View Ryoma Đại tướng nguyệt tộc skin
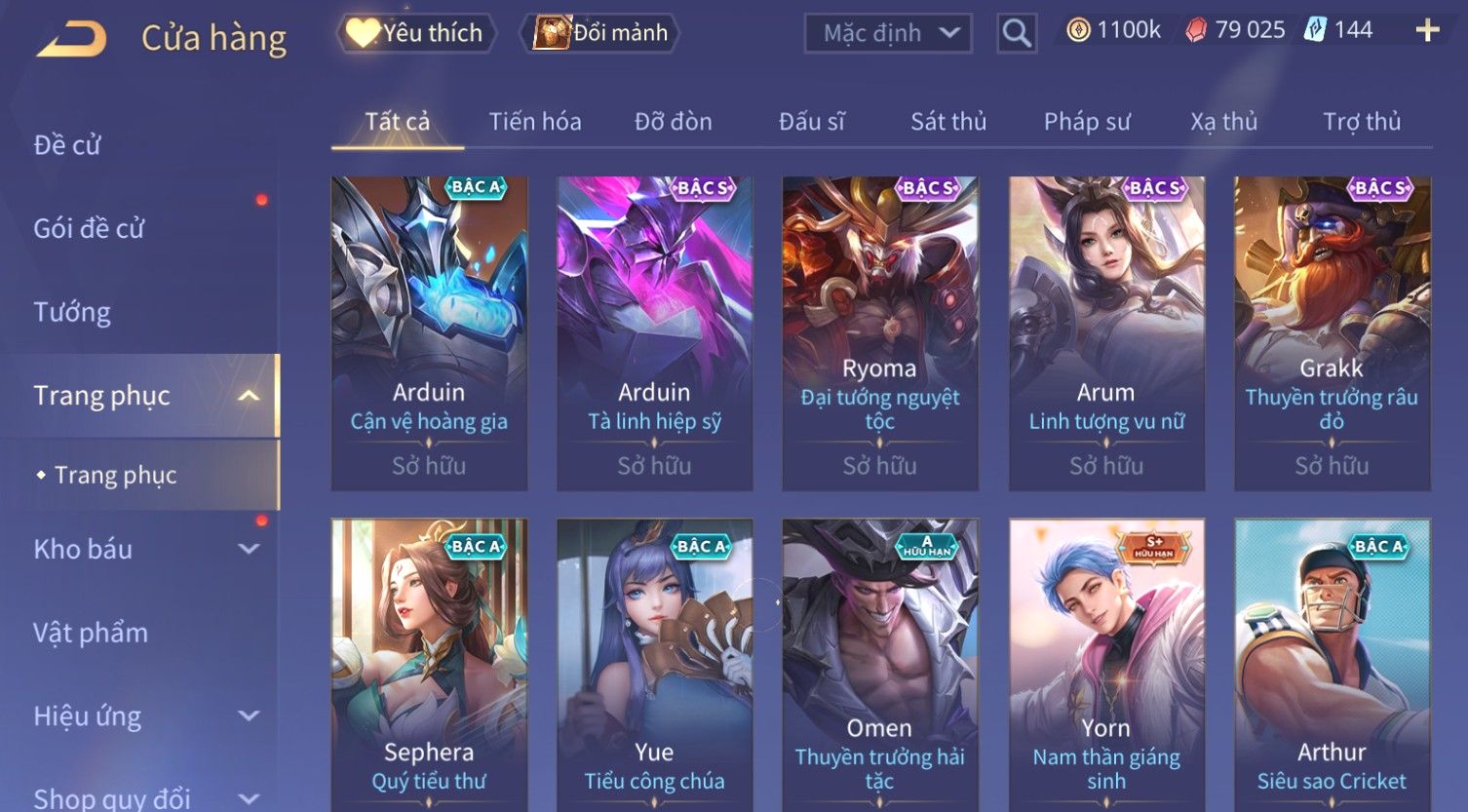Screen dimensions: 1468x812 (879, 331)
